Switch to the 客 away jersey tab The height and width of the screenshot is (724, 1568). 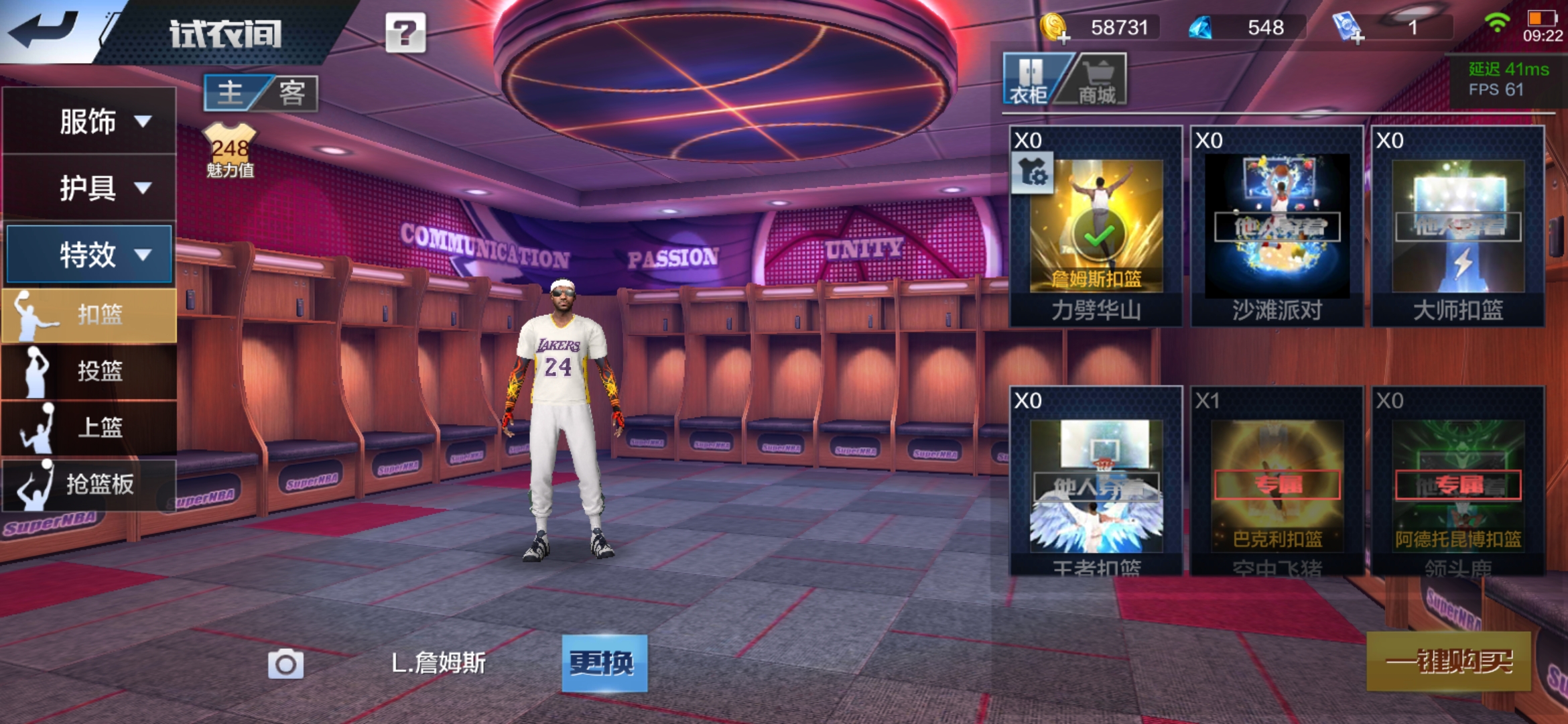292,93
